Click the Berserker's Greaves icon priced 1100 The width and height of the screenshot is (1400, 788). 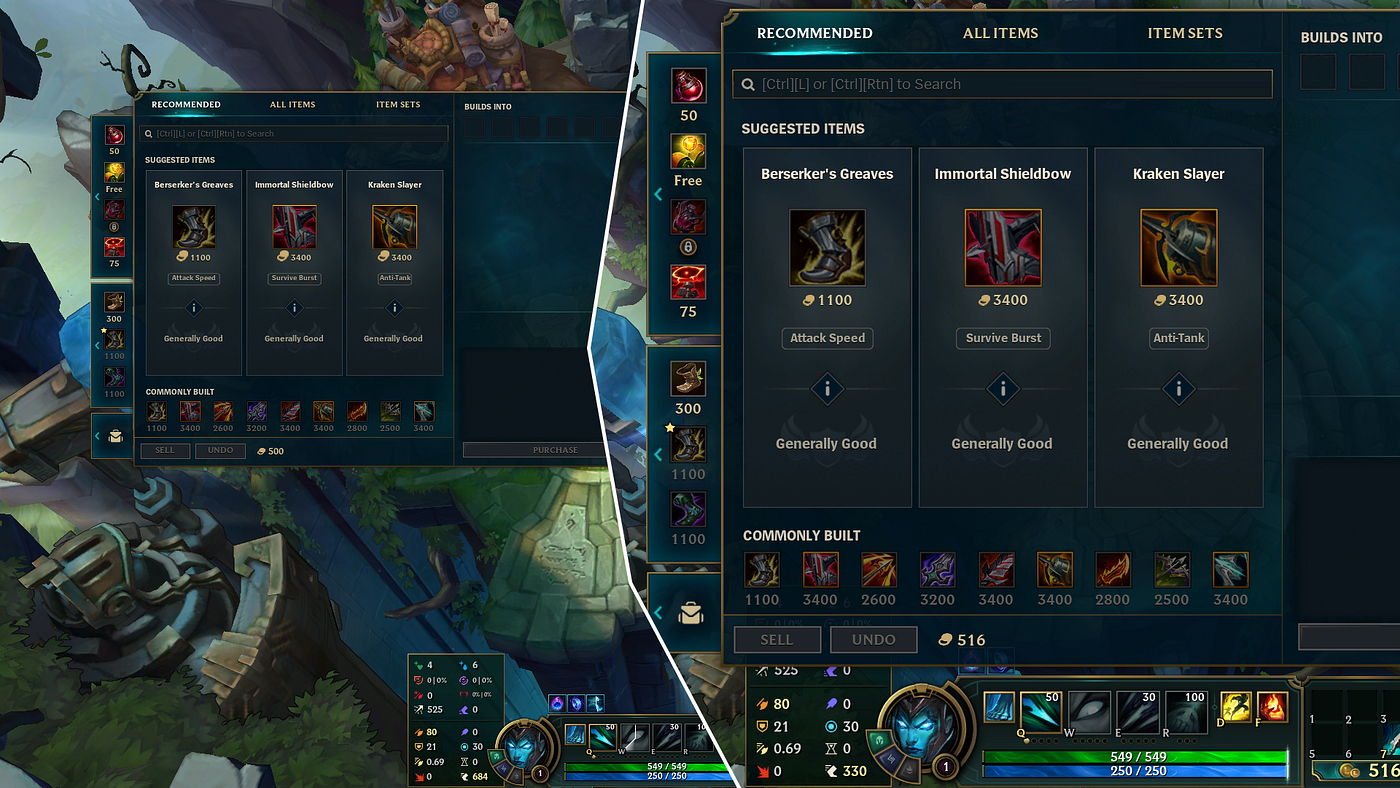827,247
